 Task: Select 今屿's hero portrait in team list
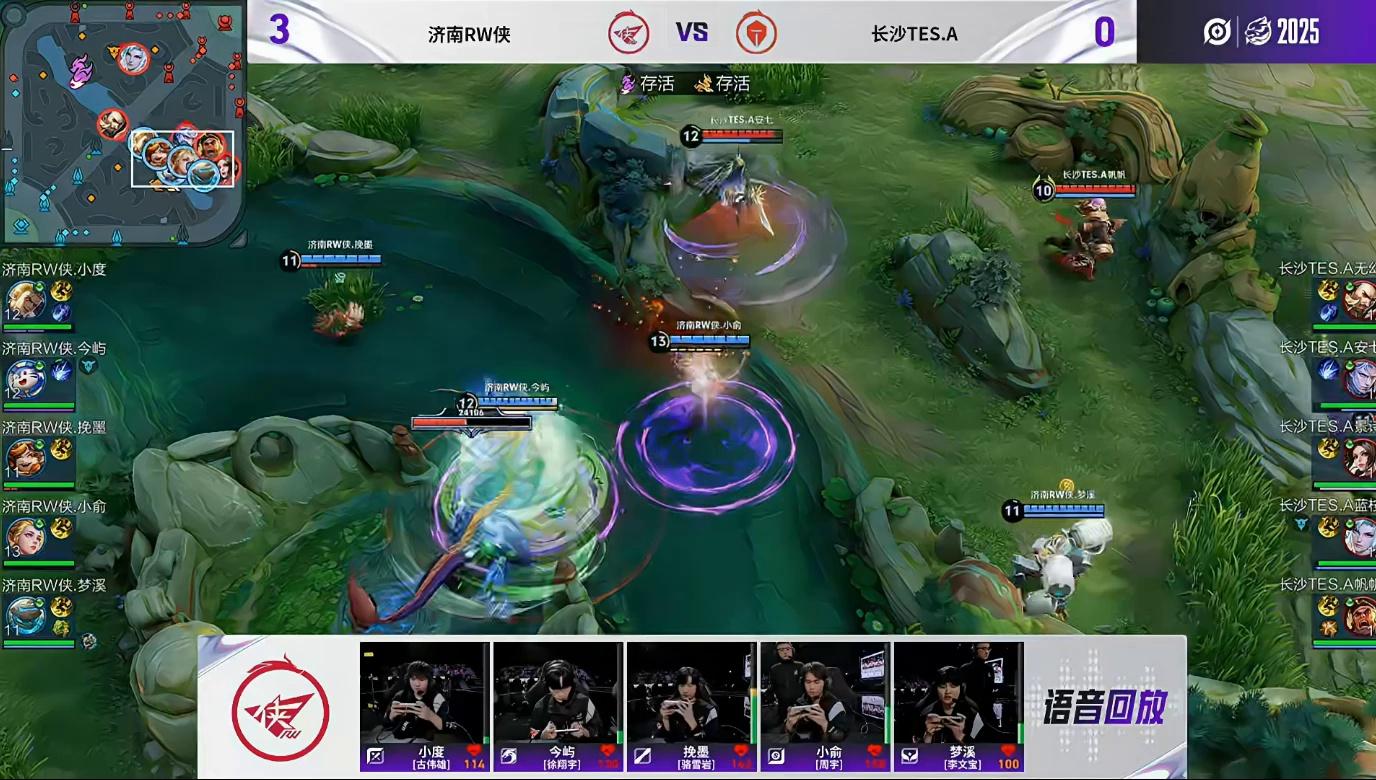coord(24,379)
